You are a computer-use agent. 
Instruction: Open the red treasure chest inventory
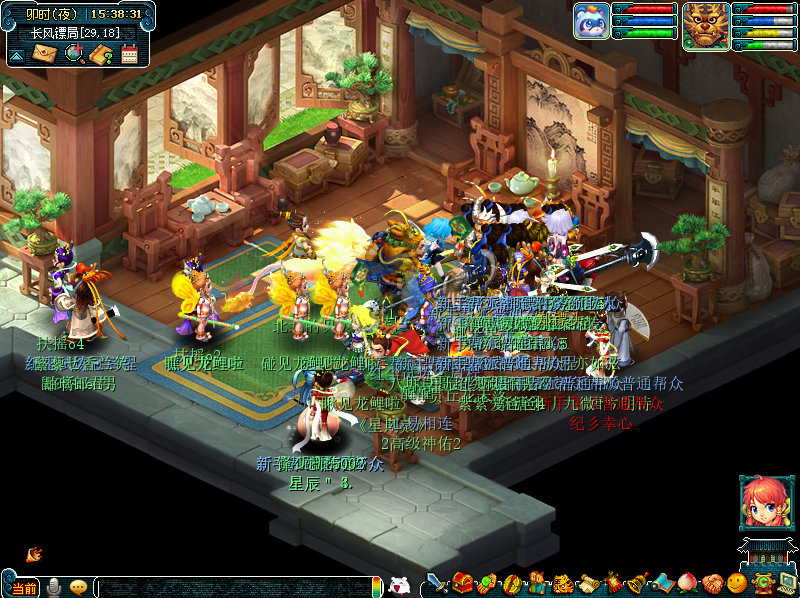pos(462,583)
